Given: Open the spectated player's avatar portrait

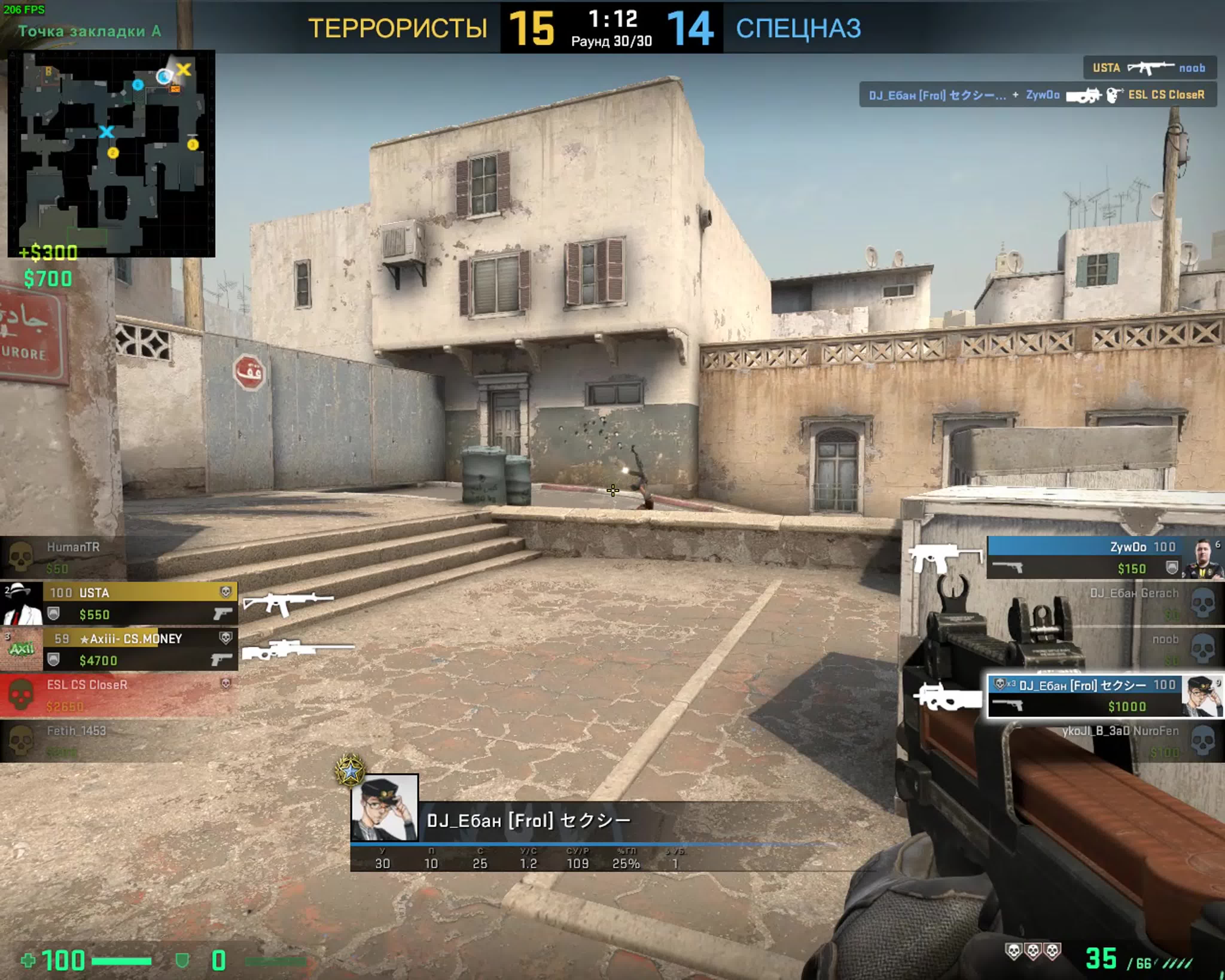Looking at the screenshot, I should coord(385,807).
